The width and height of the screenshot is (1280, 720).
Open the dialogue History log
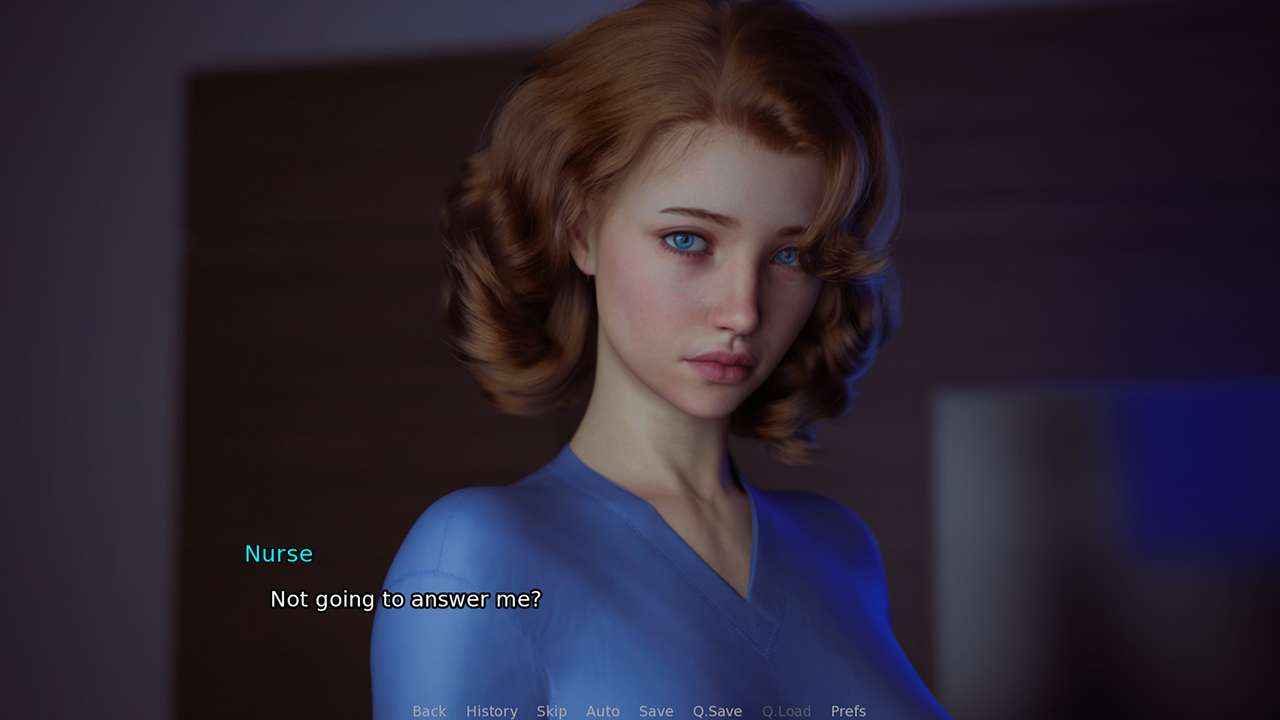(491, 711)
